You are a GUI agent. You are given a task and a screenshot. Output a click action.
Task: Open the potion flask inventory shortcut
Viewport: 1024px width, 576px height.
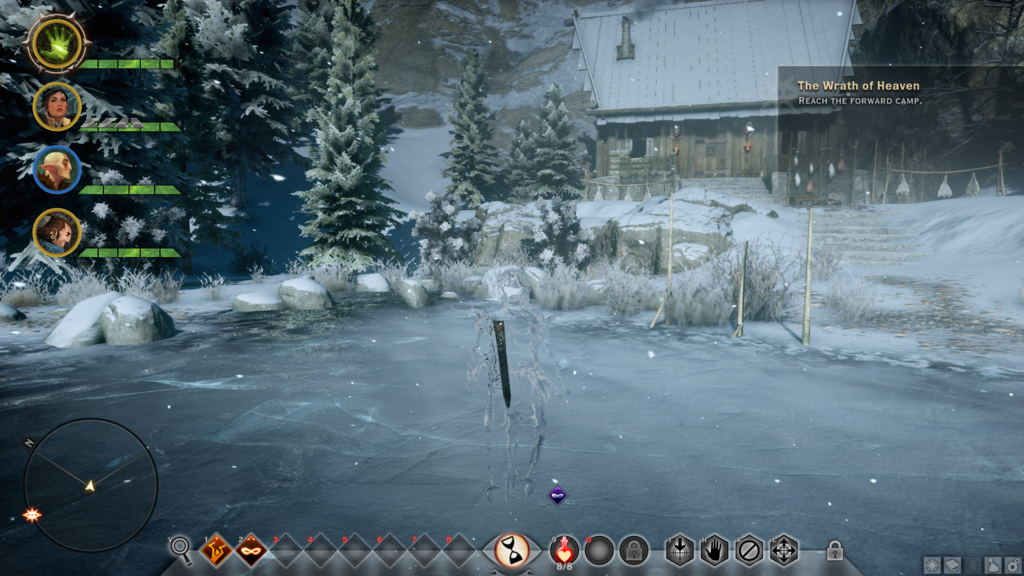click(x=993, y=565)
